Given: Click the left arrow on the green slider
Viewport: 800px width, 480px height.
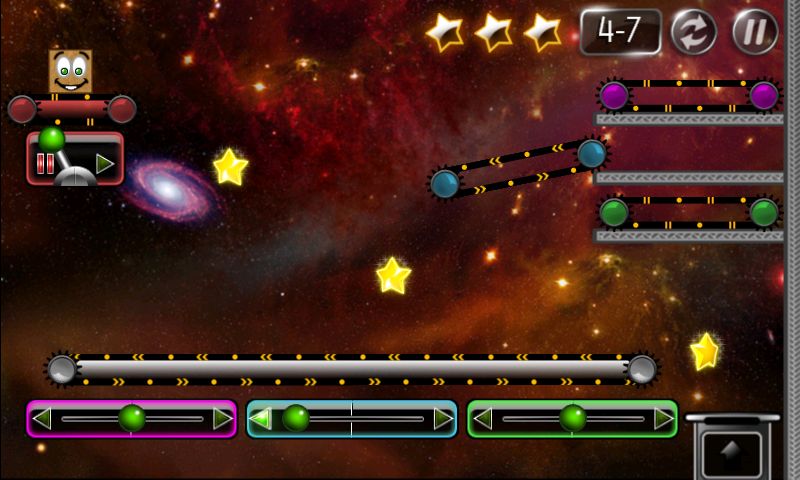Looking at the screenshot, I should tap(483, 419).
